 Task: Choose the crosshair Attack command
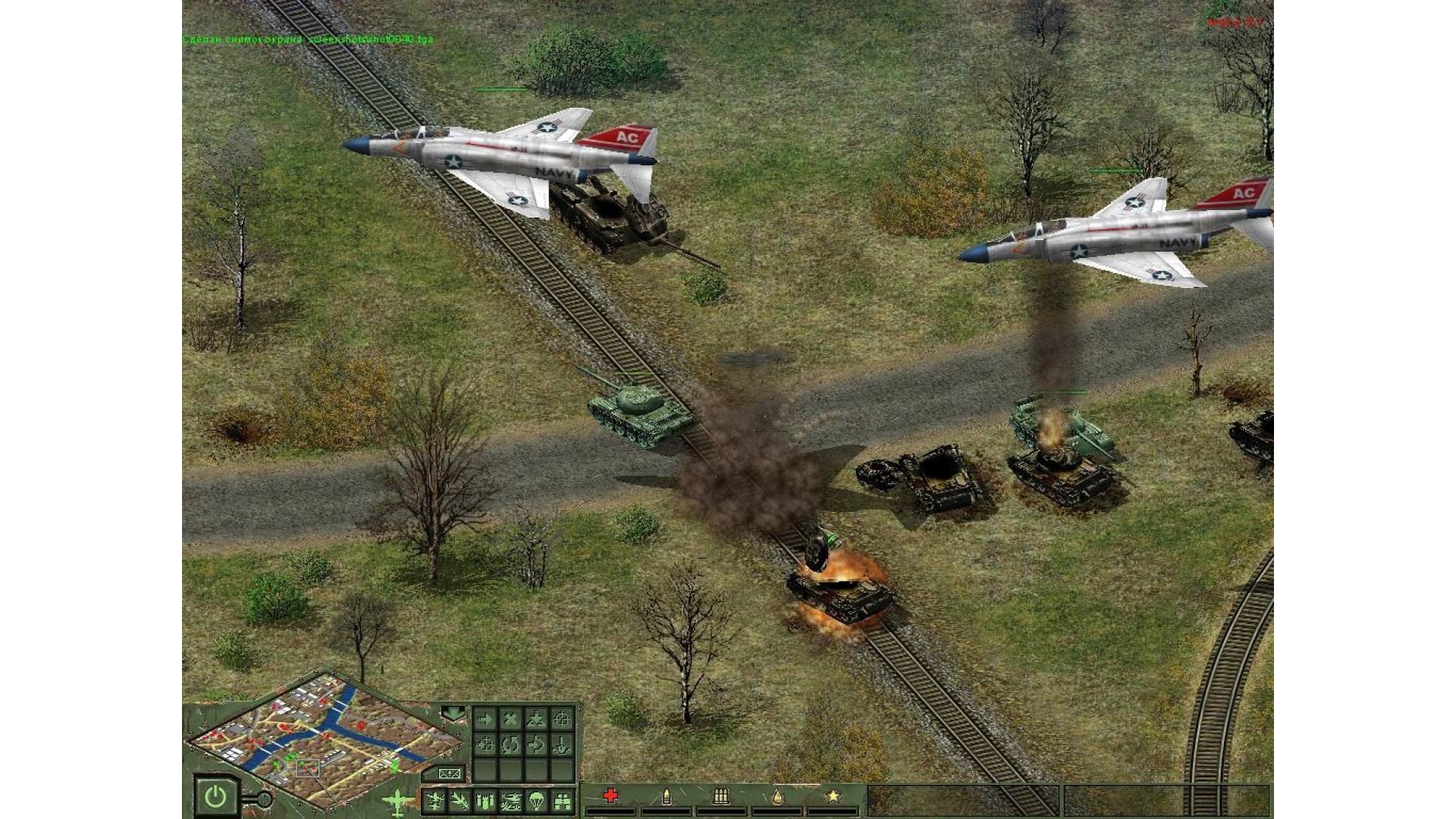pyautogui.click(x=561, y=719)
